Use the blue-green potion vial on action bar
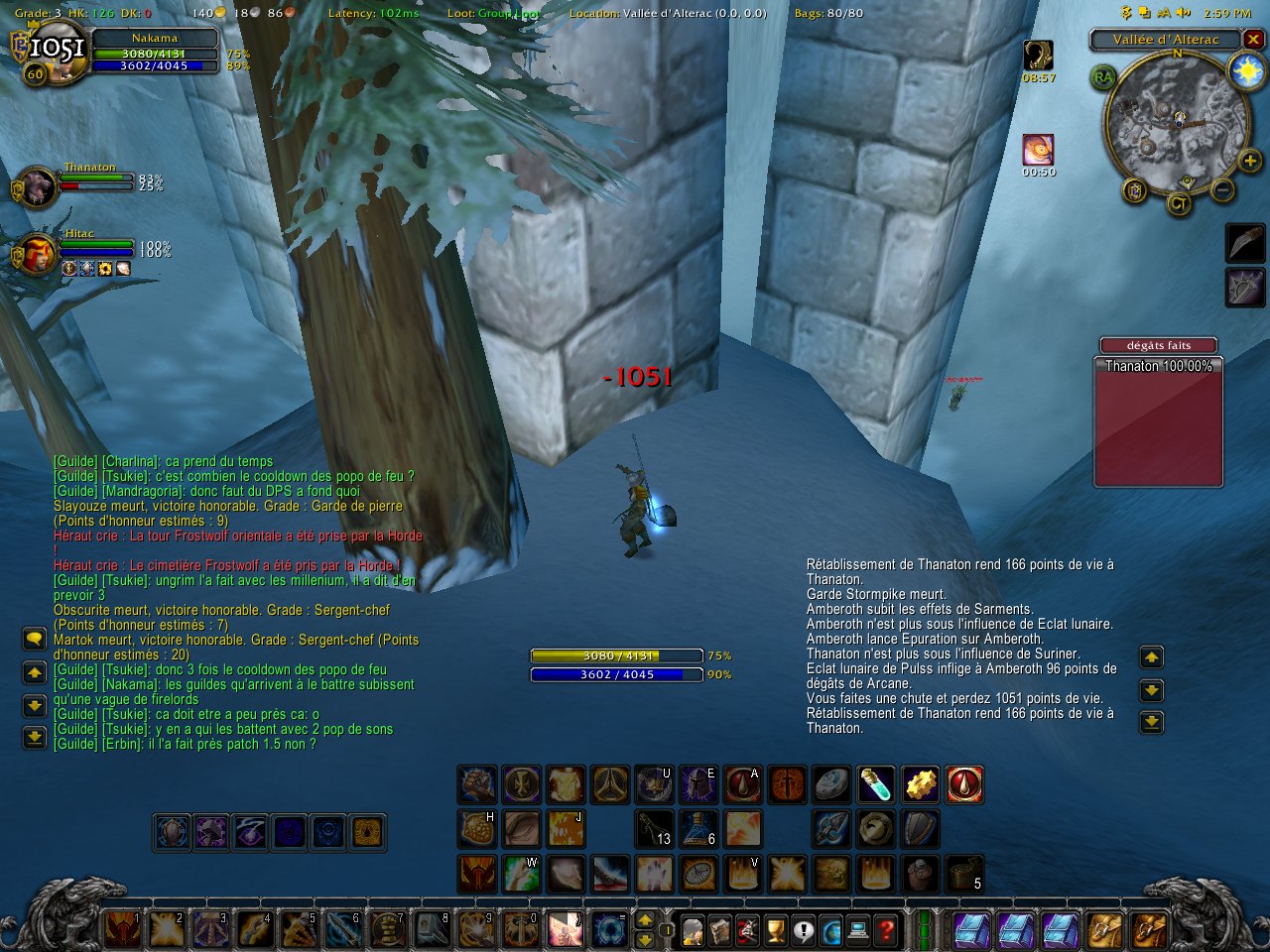Viewport: 1270px width, 952px height. coord(874,784)
